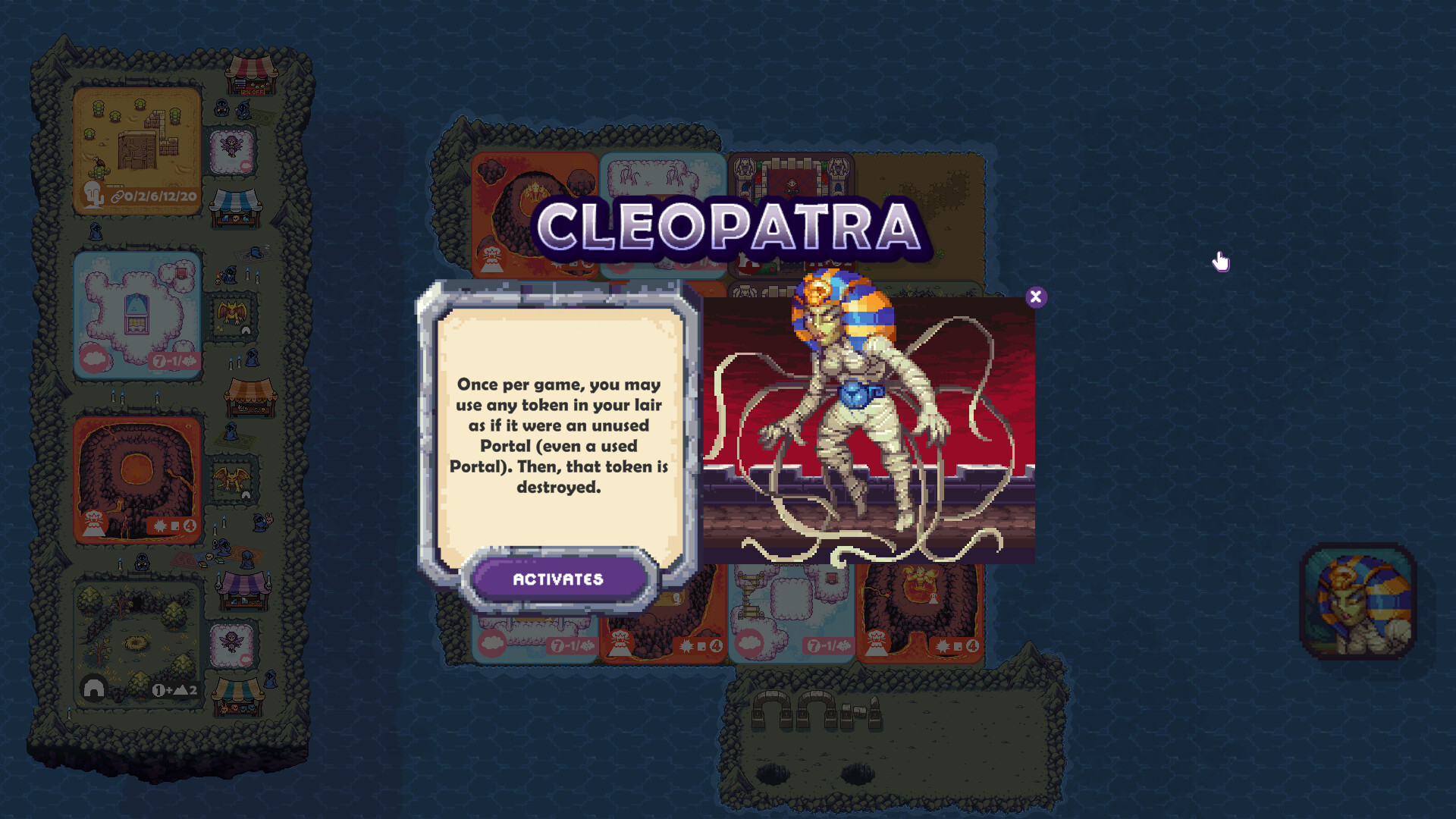
Task: Select the cloud icon on the sky realm card
Action: click(93, 359)
